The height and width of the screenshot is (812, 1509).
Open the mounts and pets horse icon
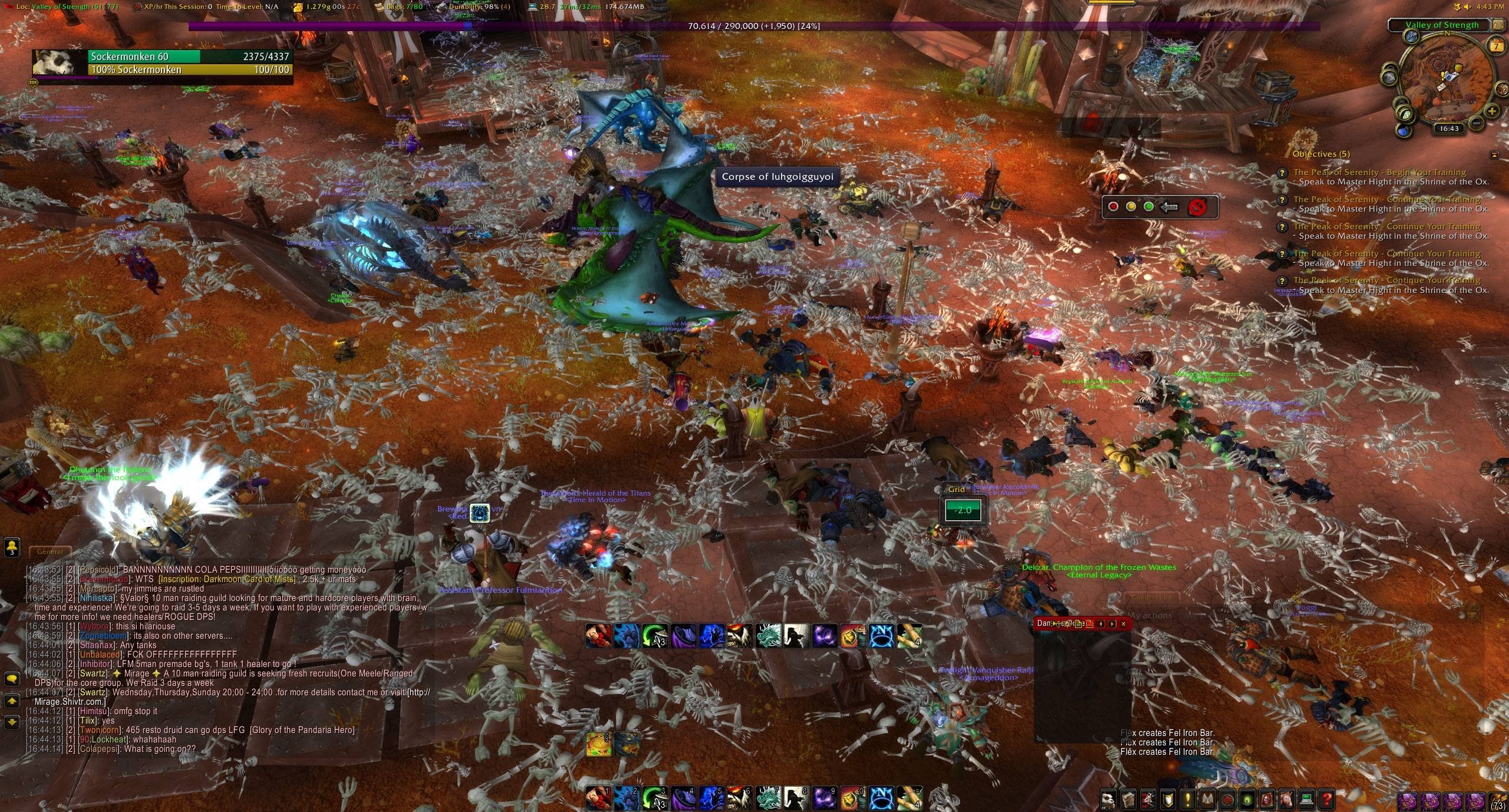tap(1288, 800)
